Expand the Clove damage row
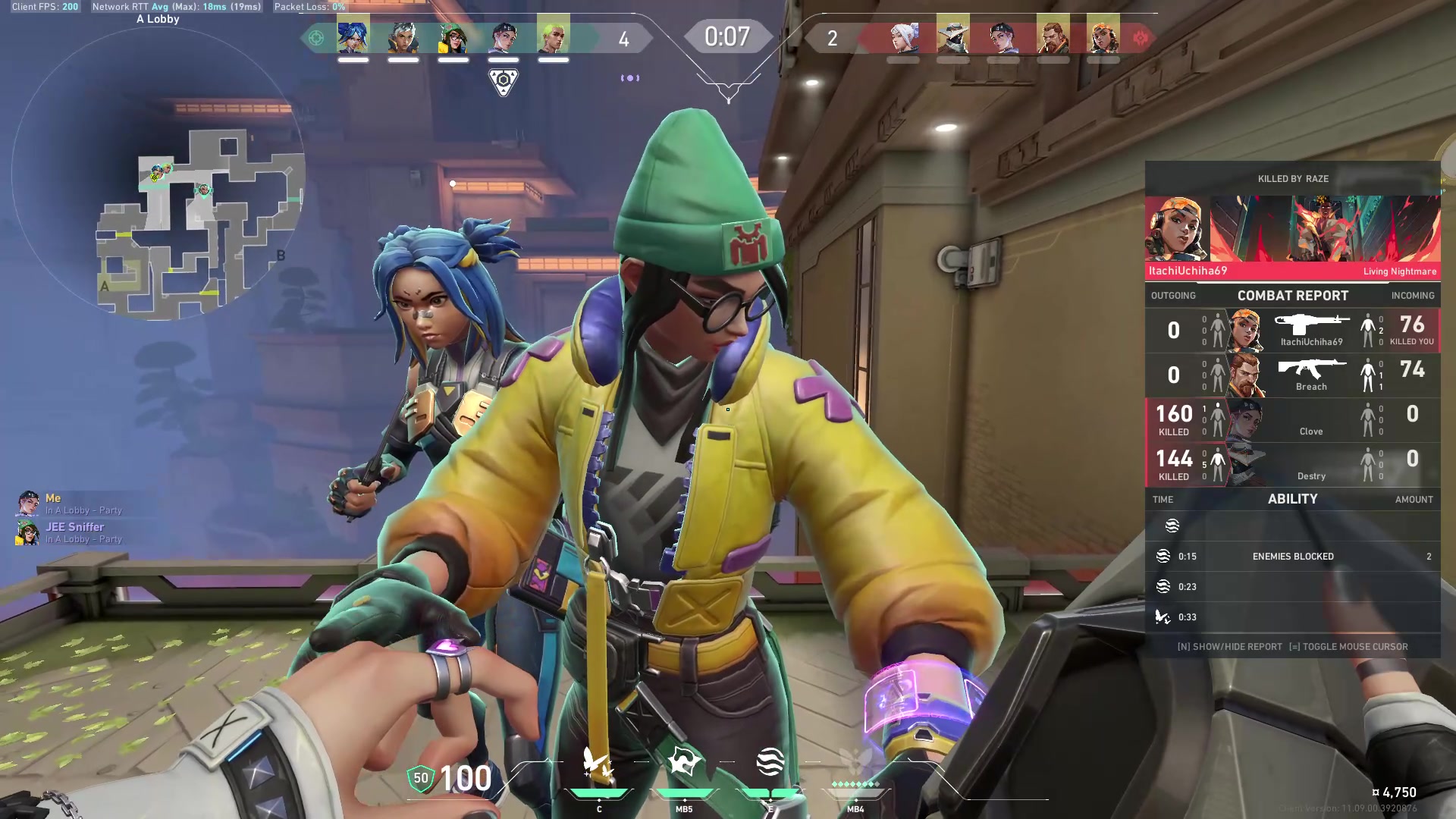The height and width of the screenshot is (819, 1456). [x=1293, y=421]
